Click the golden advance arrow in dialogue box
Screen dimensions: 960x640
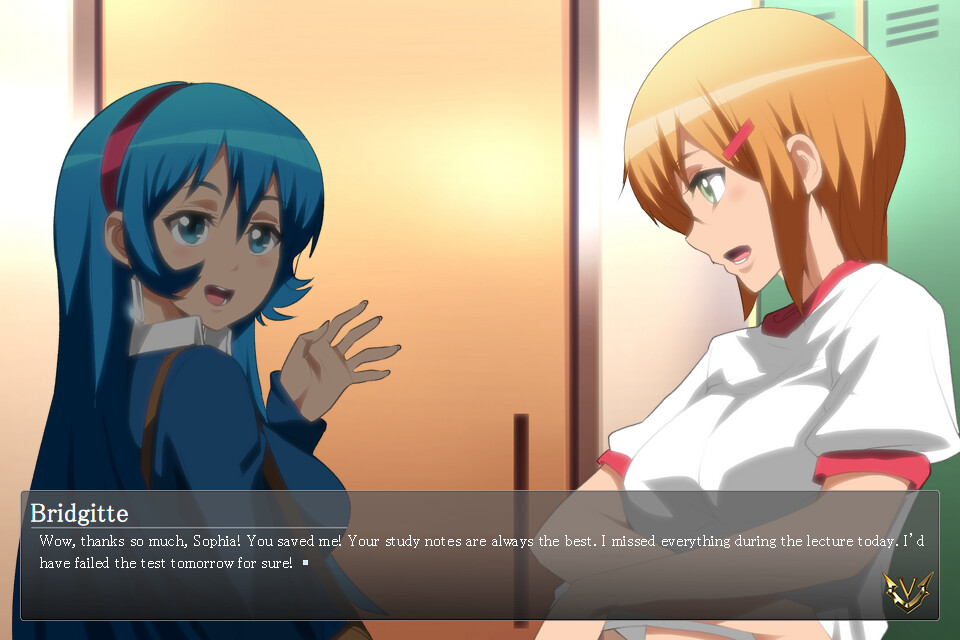pos(907,592)
